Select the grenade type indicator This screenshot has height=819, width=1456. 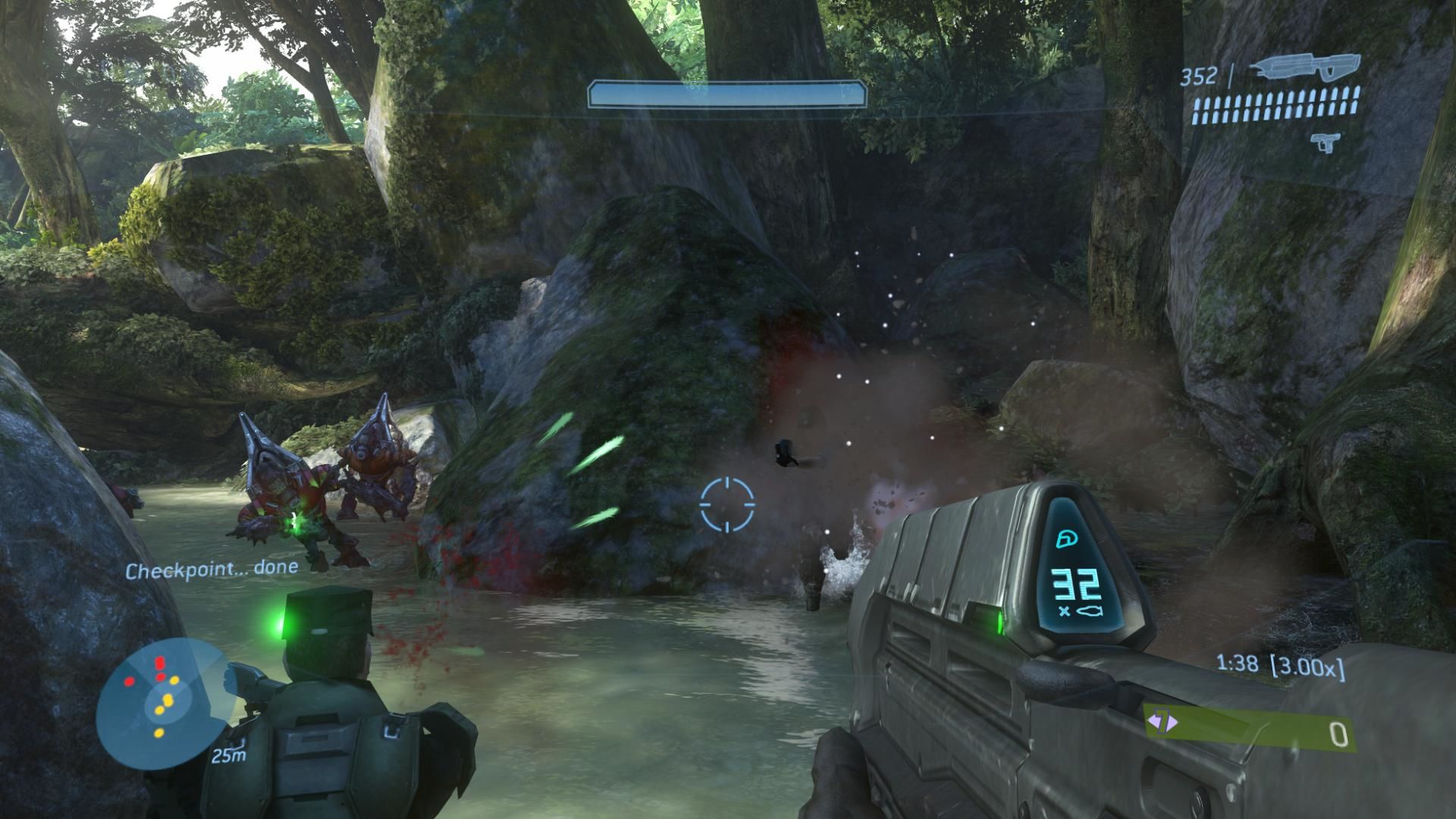[1160, 722]
